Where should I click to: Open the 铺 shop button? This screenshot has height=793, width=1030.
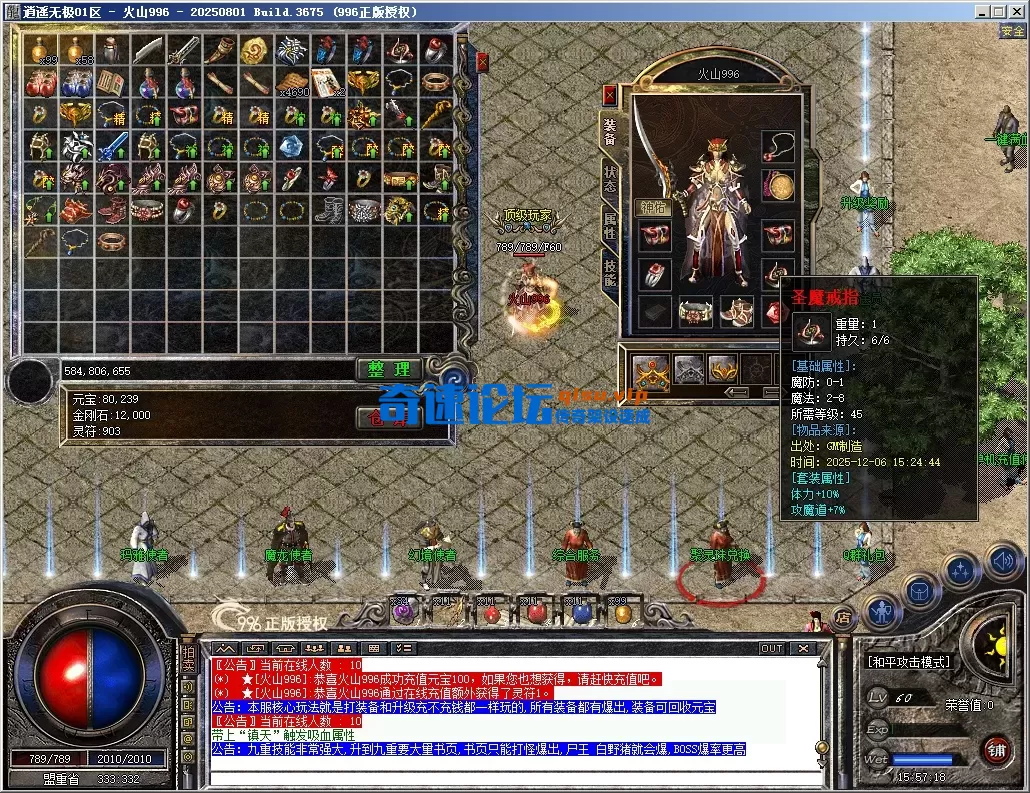coord(996,749)
